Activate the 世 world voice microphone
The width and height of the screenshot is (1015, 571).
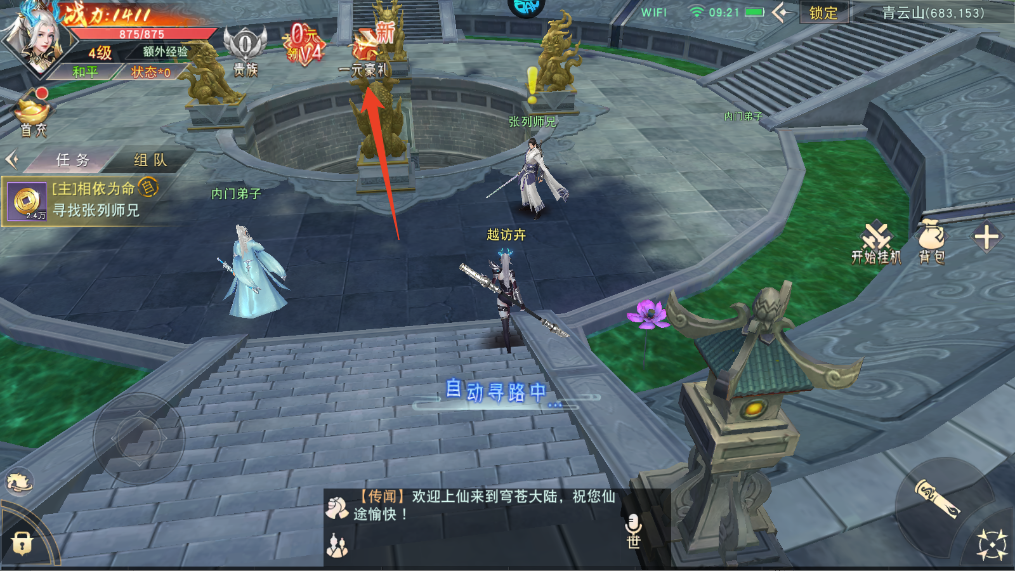point(633,530)
